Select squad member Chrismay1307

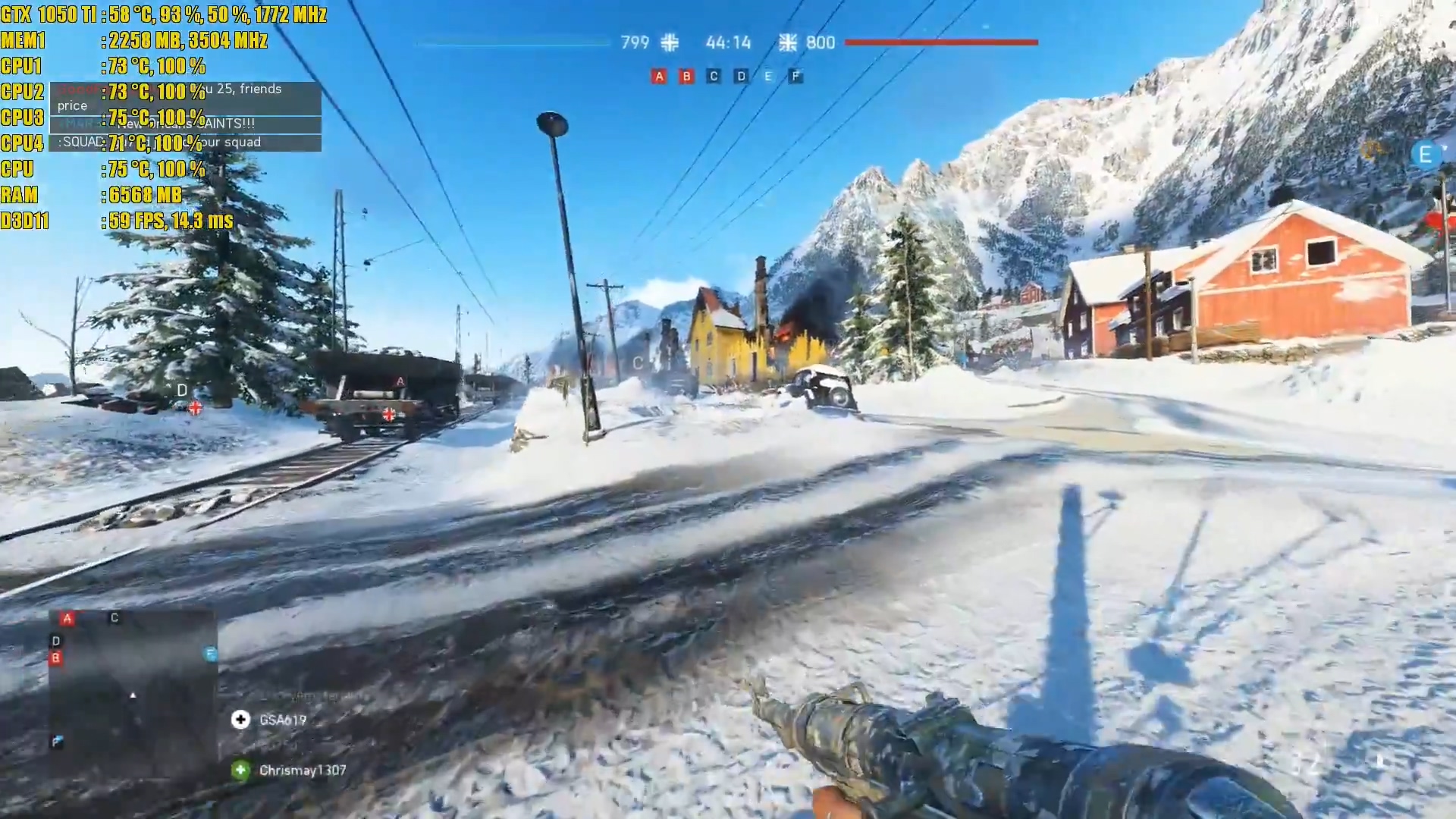[x=302, y=770]
